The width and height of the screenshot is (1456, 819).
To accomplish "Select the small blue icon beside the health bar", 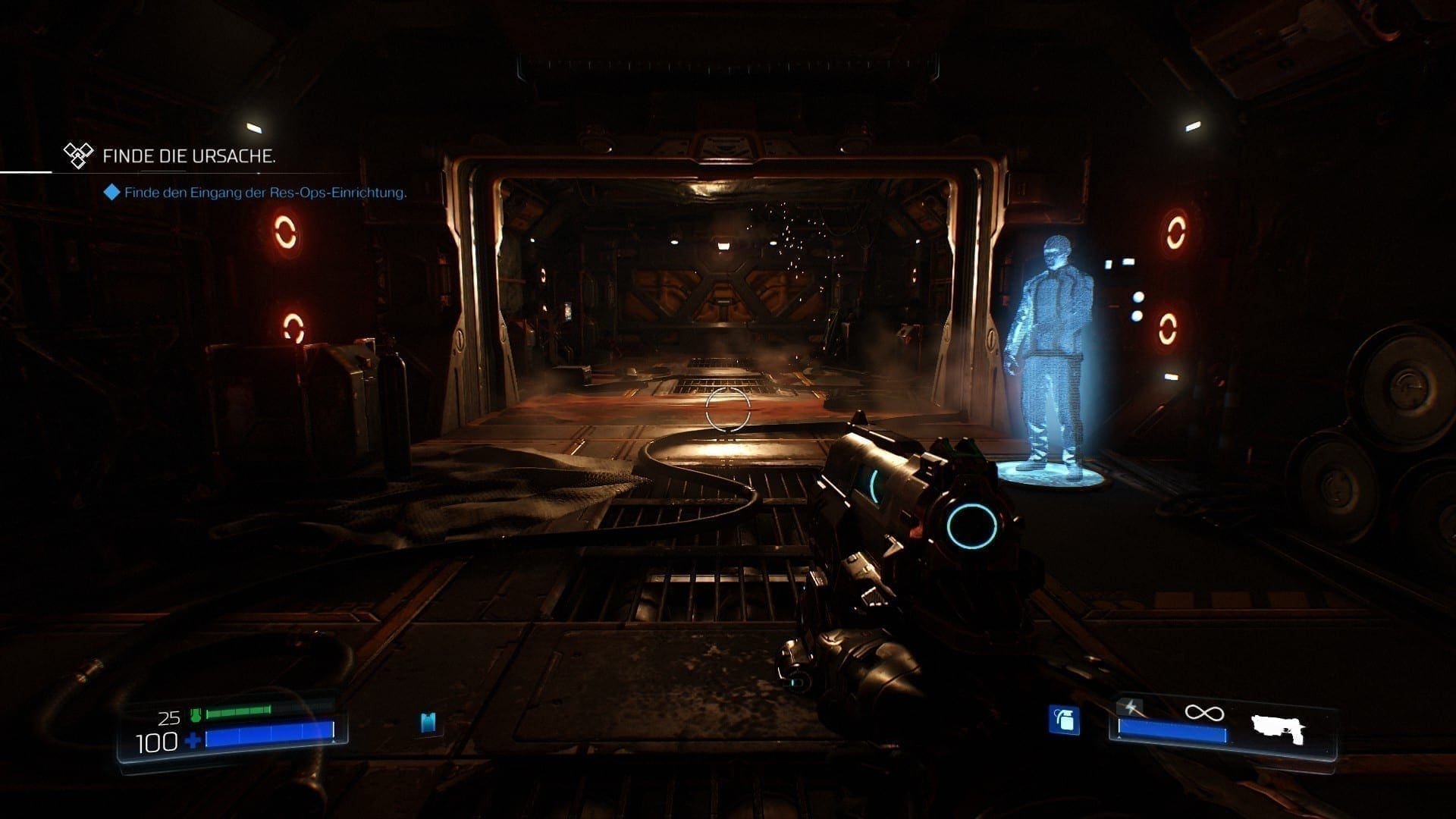I will click(429, 723).
